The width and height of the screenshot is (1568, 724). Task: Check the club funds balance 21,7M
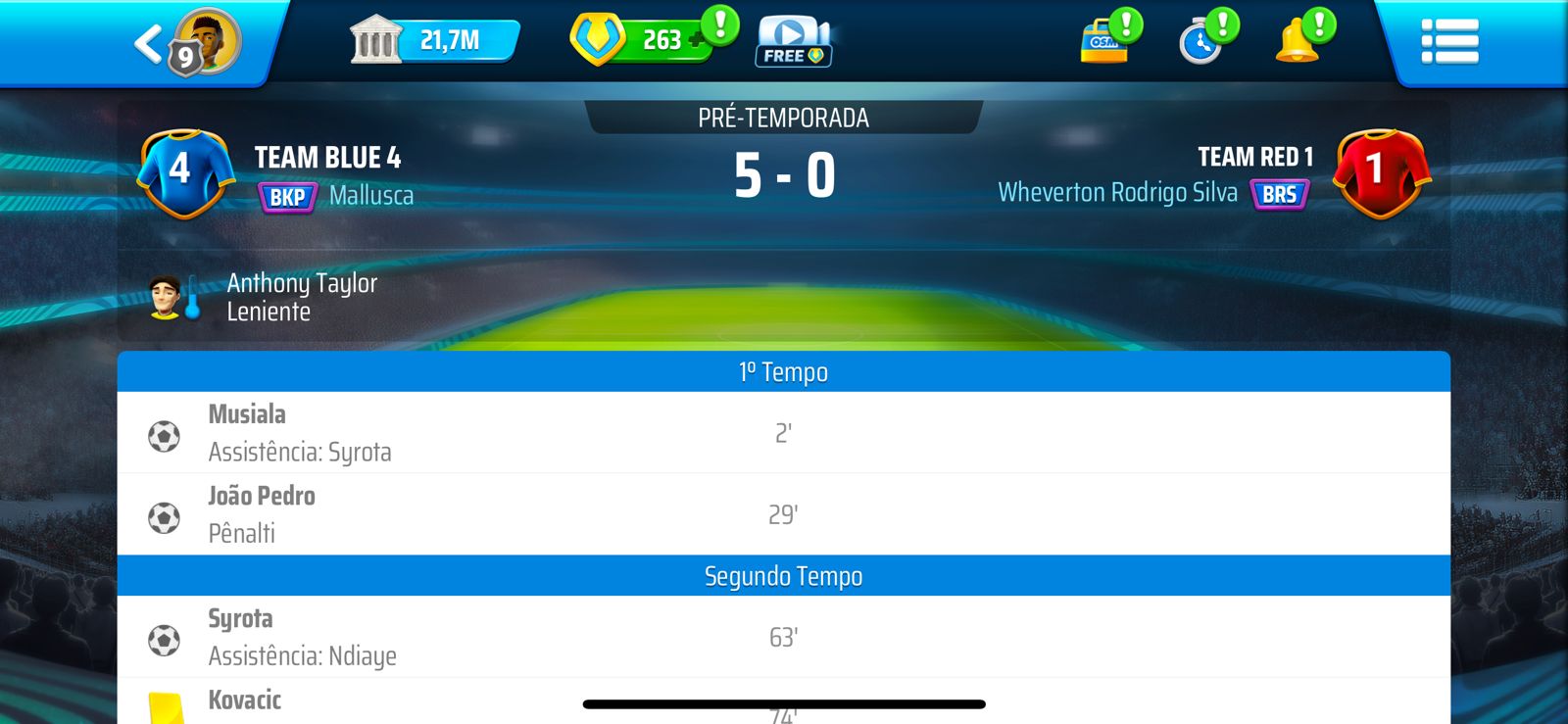(448, 41)
